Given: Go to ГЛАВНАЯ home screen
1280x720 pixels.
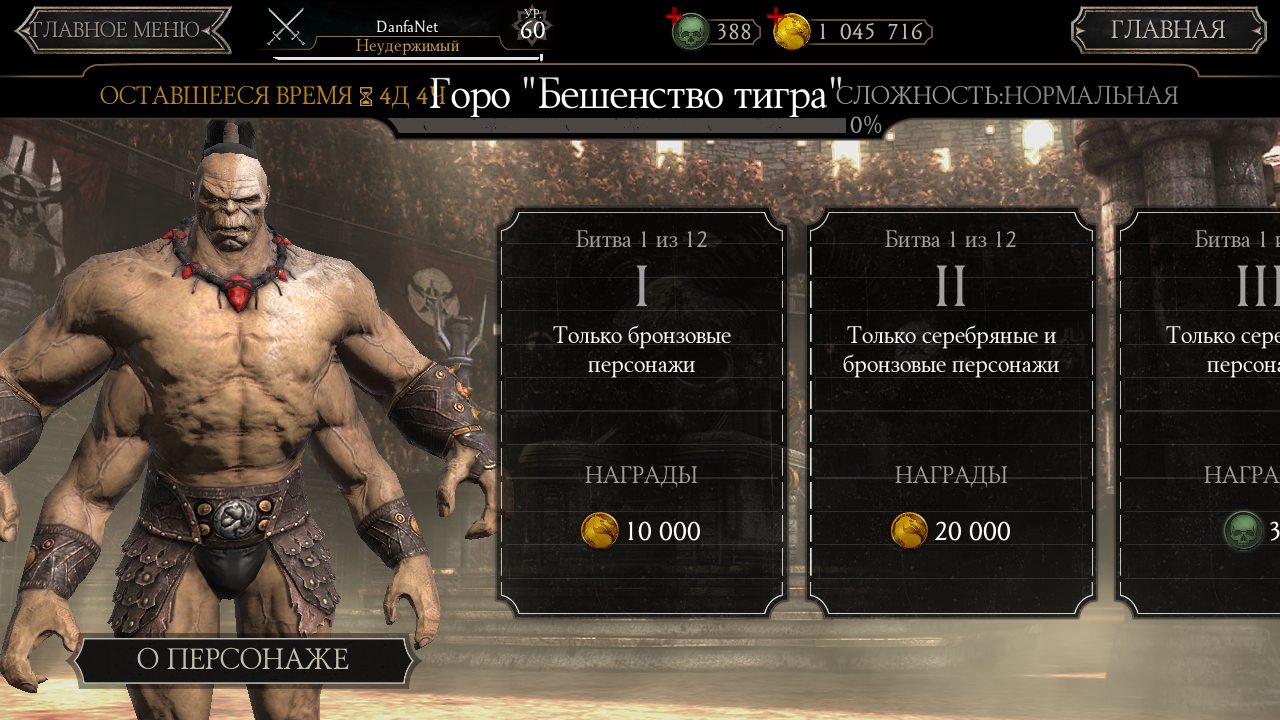Looking at the screenshot, I should (x=1168, y=30).
